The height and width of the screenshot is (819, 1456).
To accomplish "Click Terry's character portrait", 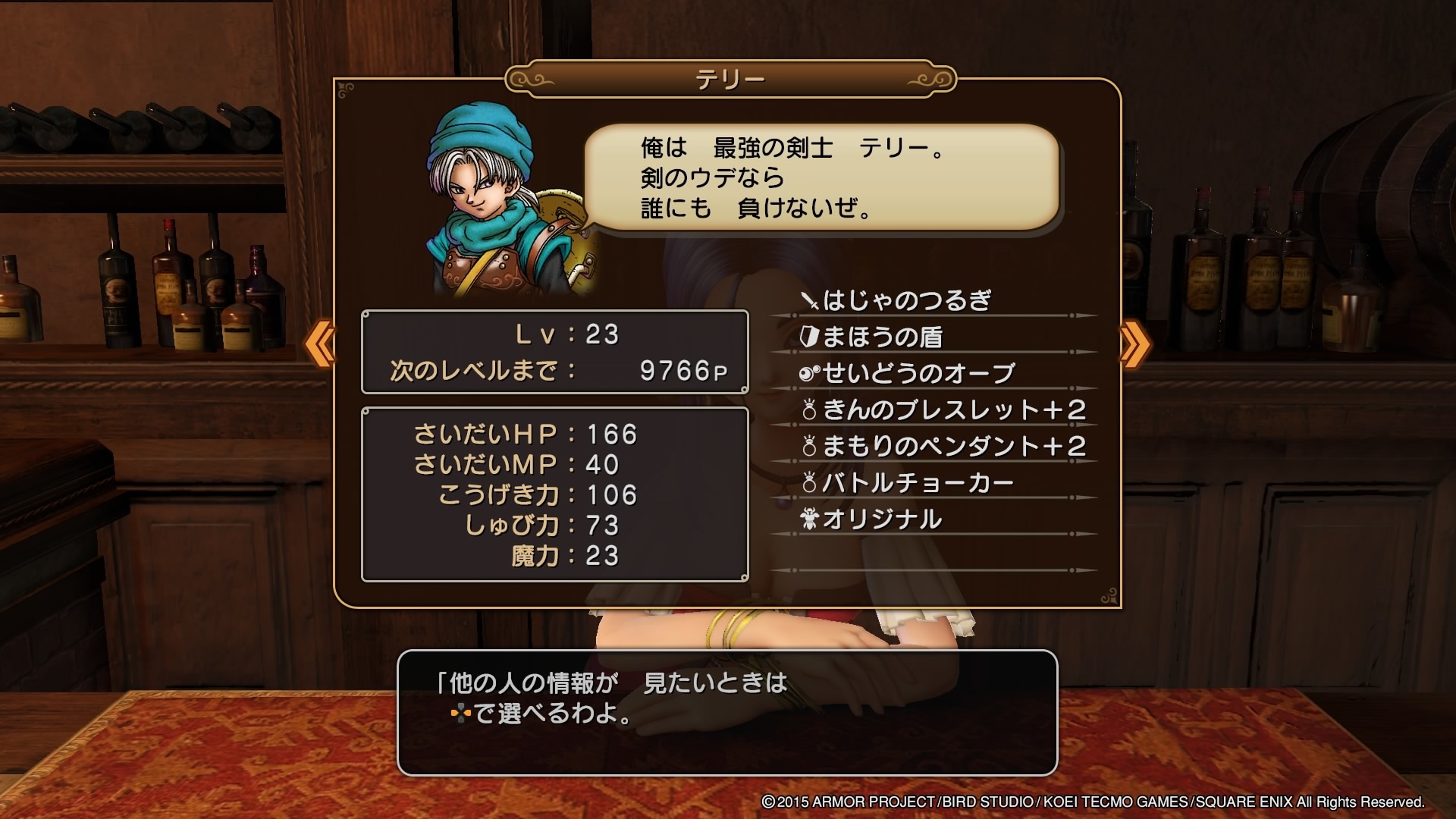I will click(507, 201).
